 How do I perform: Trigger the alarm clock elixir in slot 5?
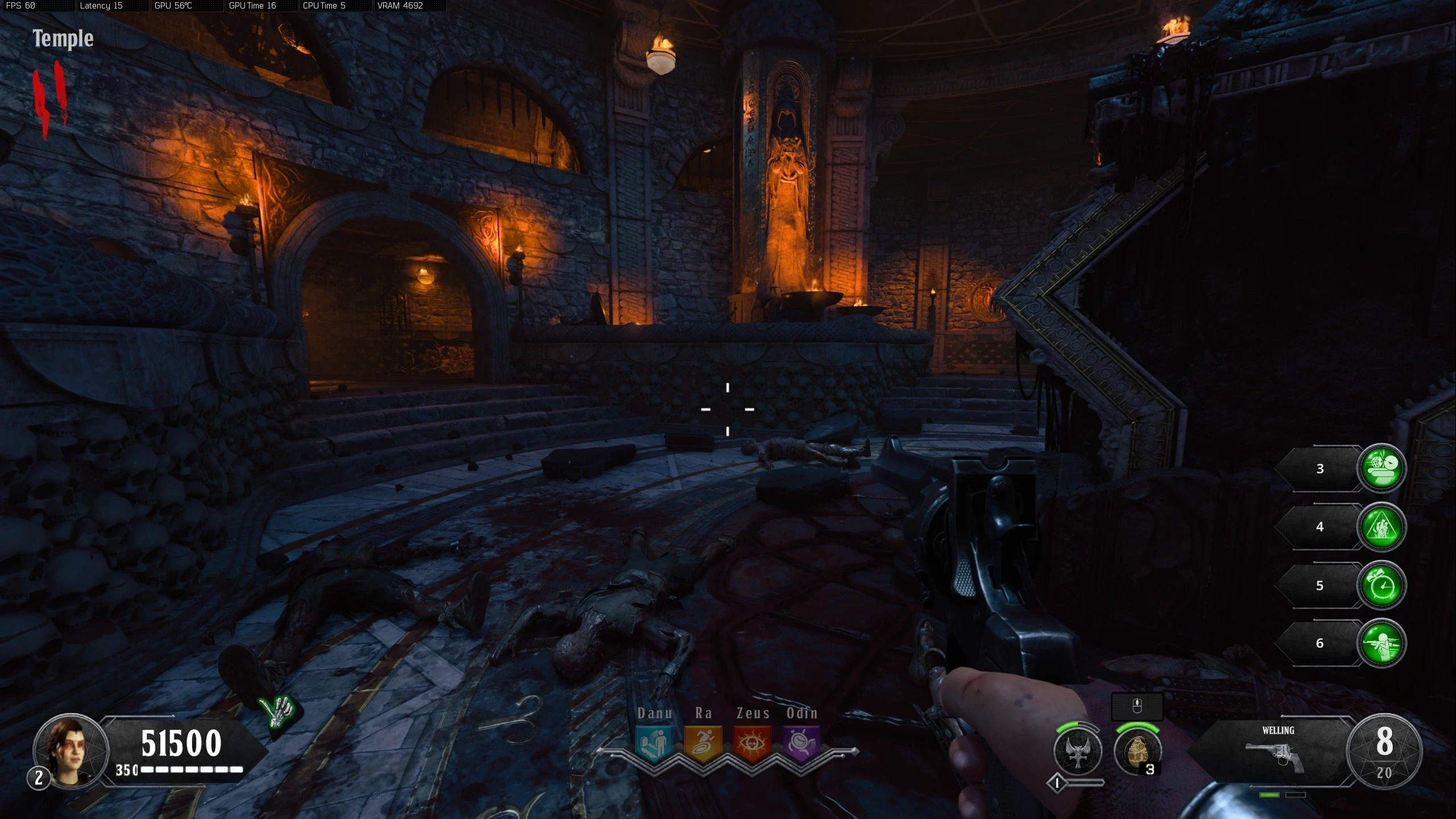[x=1382, y=585]
